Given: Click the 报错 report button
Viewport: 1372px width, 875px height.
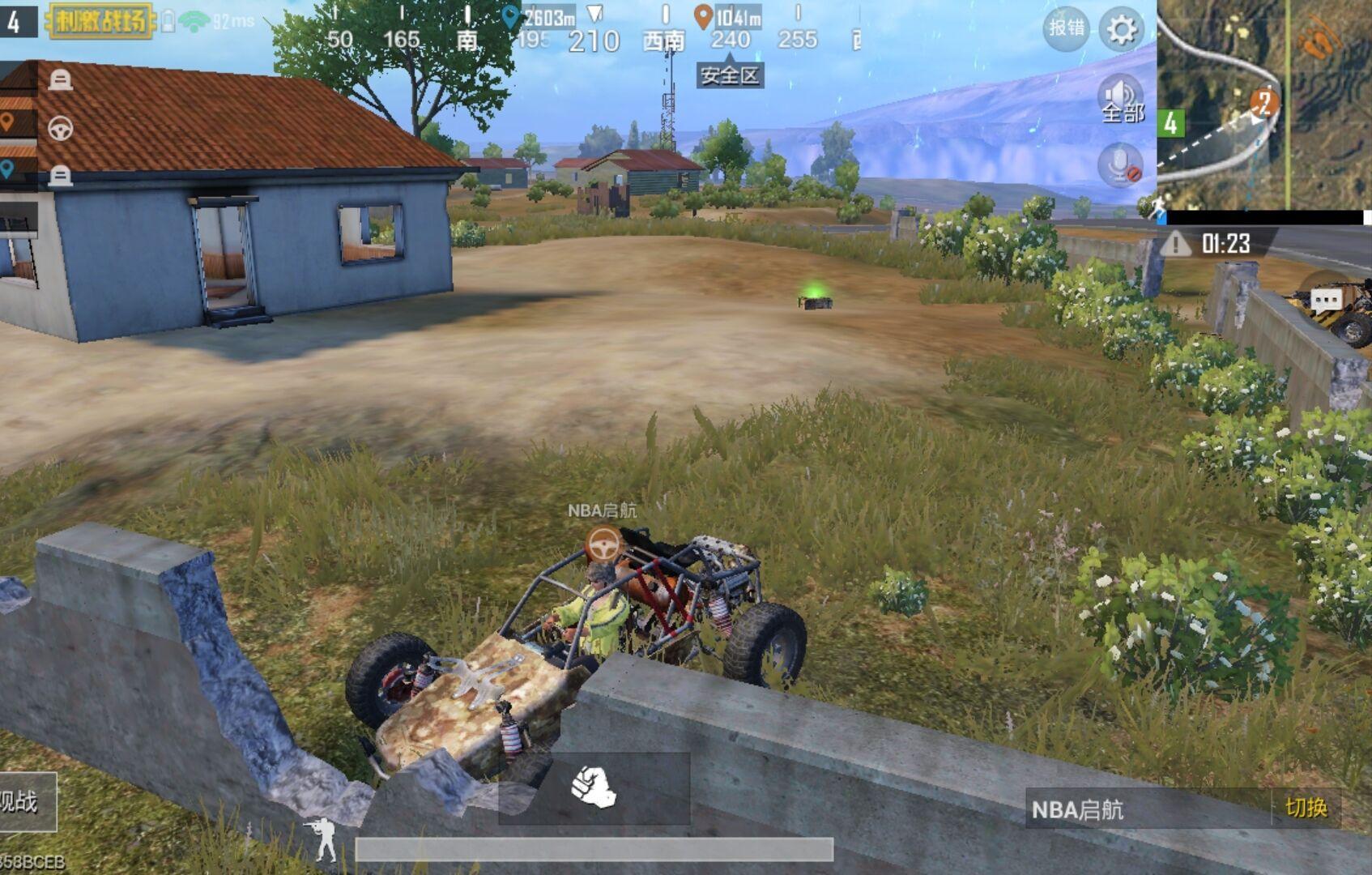Looking at the screenshot, I should (1067, 28).
